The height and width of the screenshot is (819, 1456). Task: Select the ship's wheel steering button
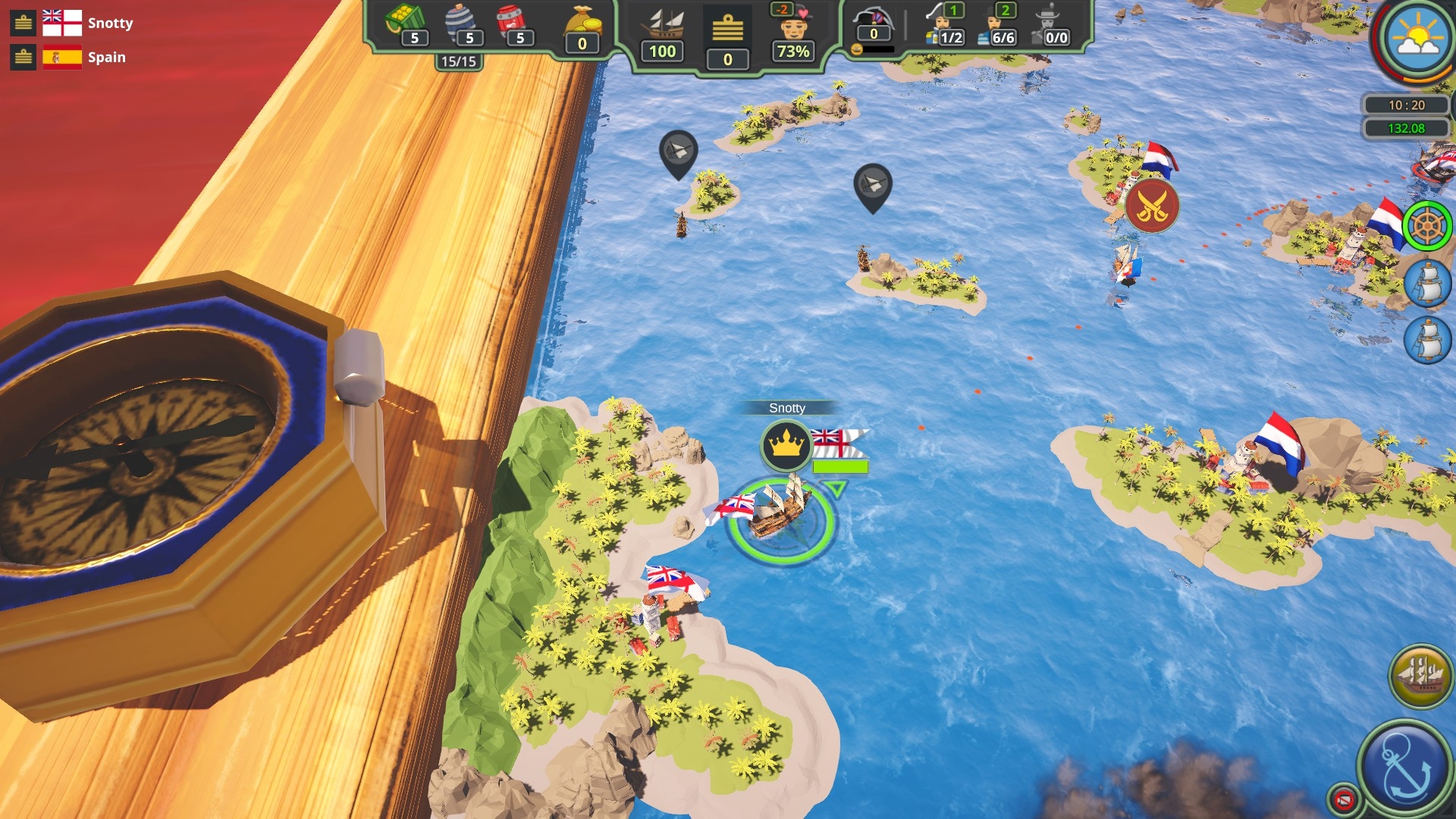pyautogui.click(x=1426, y=225)
